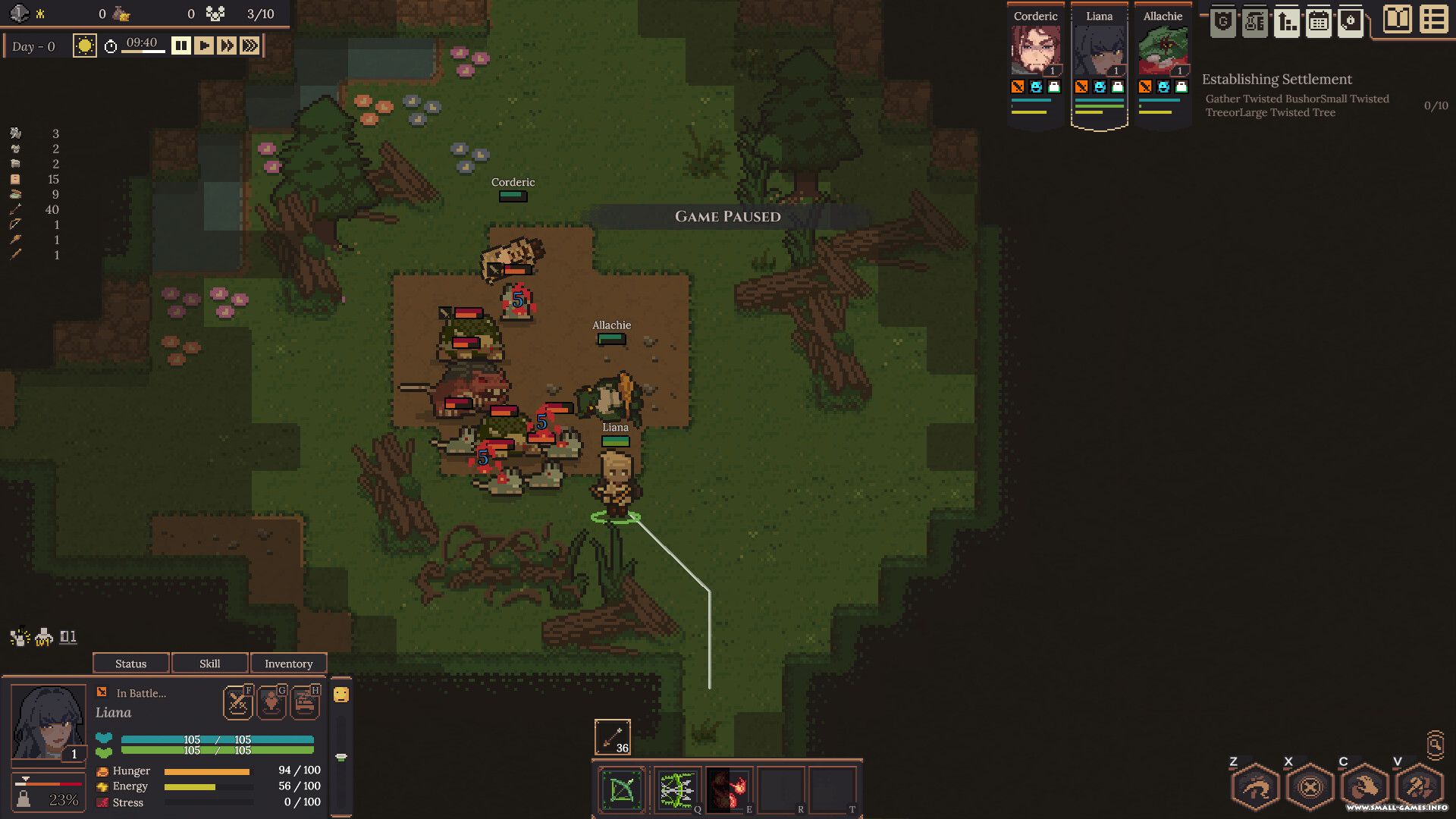Open the list menu icon
Viewport: 1456px width, 819px height.
[x=1433, y=20]
